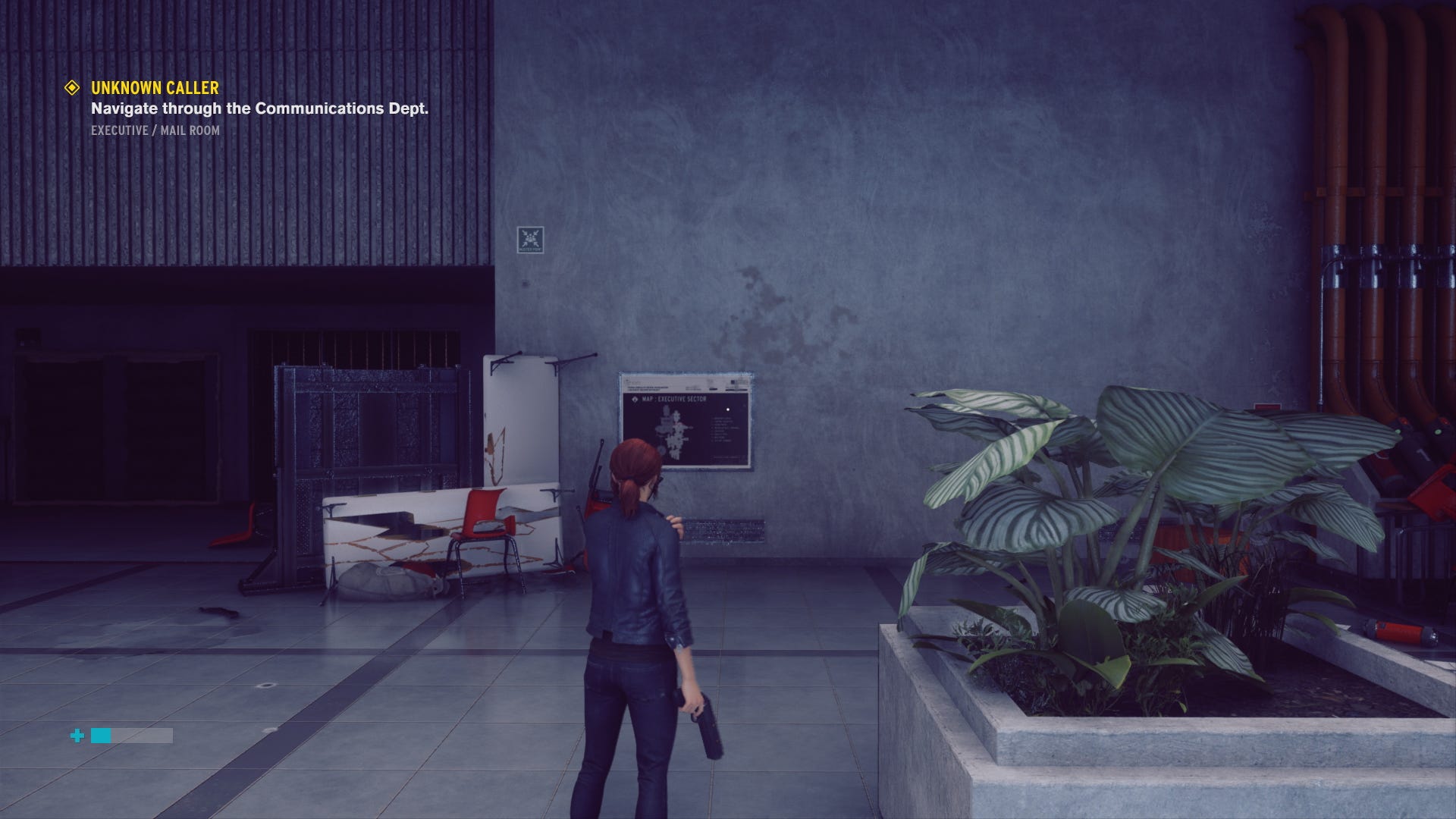The height and width of the screenshot is (819, 1456).
Task: Click the white location dot on the wall map
Action: (x=728, y=409)
